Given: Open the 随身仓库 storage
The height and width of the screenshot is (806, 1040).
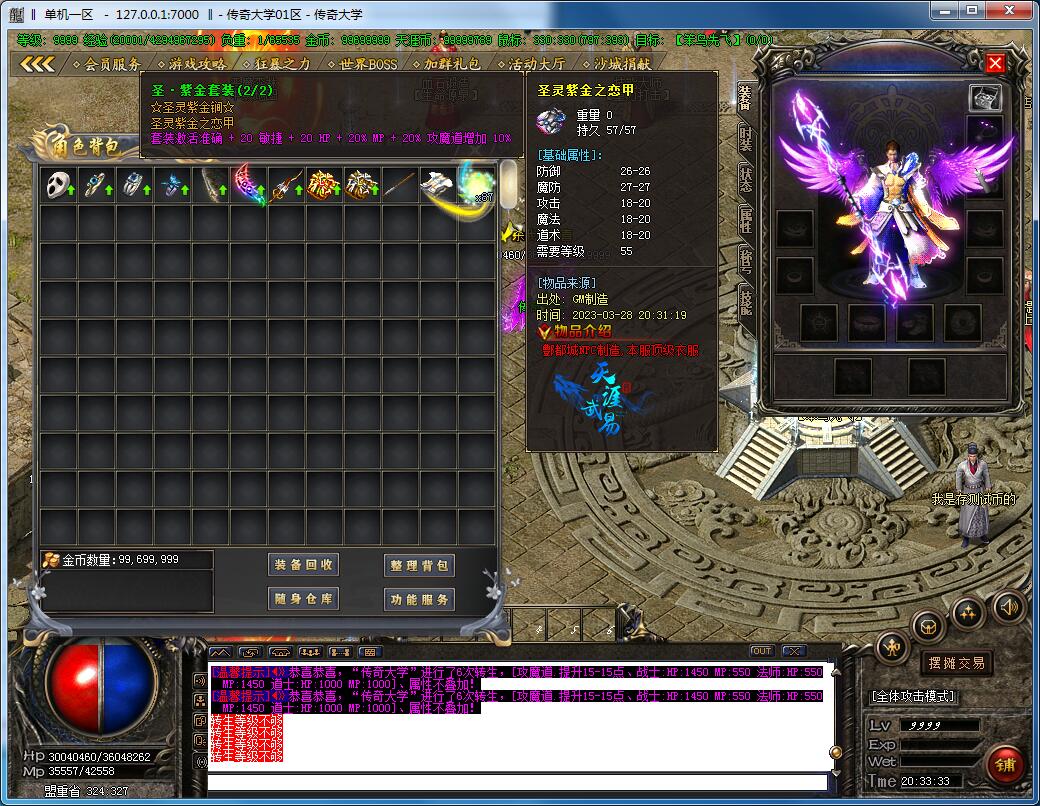Looking at the screenshot, I should click(x=305, y=599).
